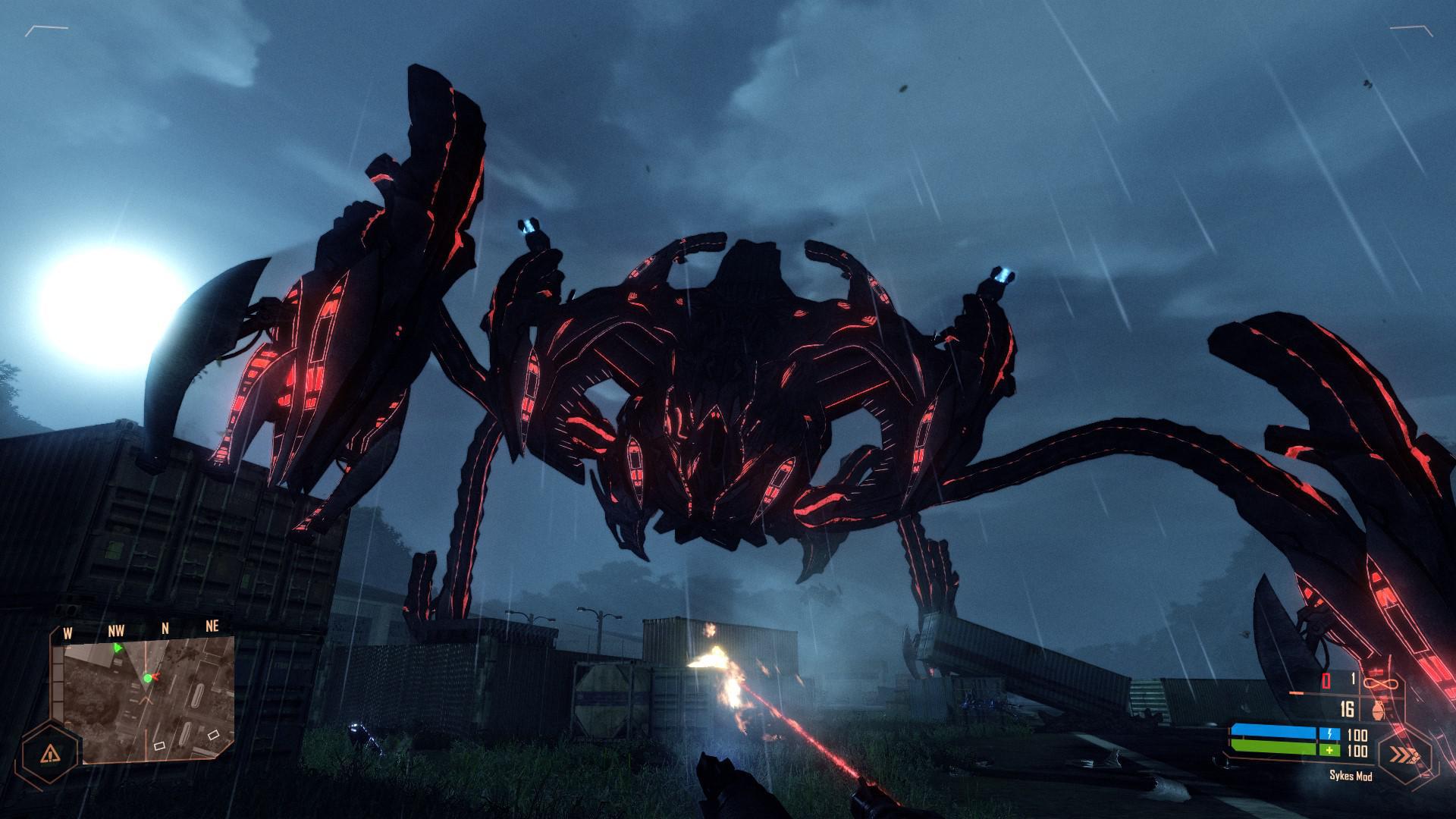Select the warning triangle hazard icon
The width and height of the screenshot is (1456, 819).
tap(51, 754)
